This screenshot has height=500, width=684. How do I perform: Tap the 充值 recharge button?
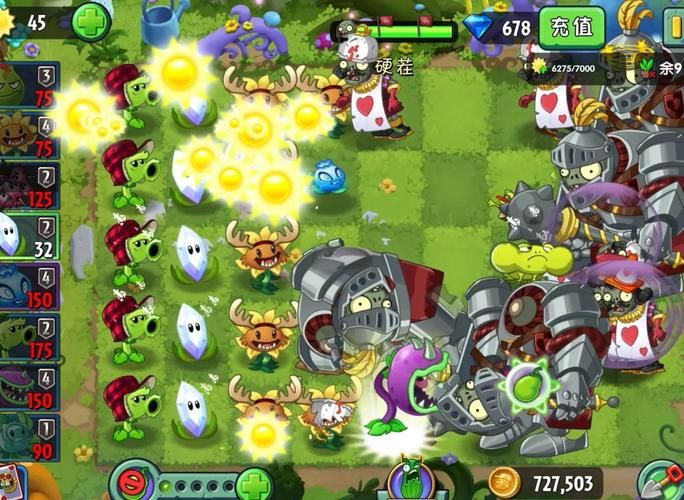tap(572, 27)
